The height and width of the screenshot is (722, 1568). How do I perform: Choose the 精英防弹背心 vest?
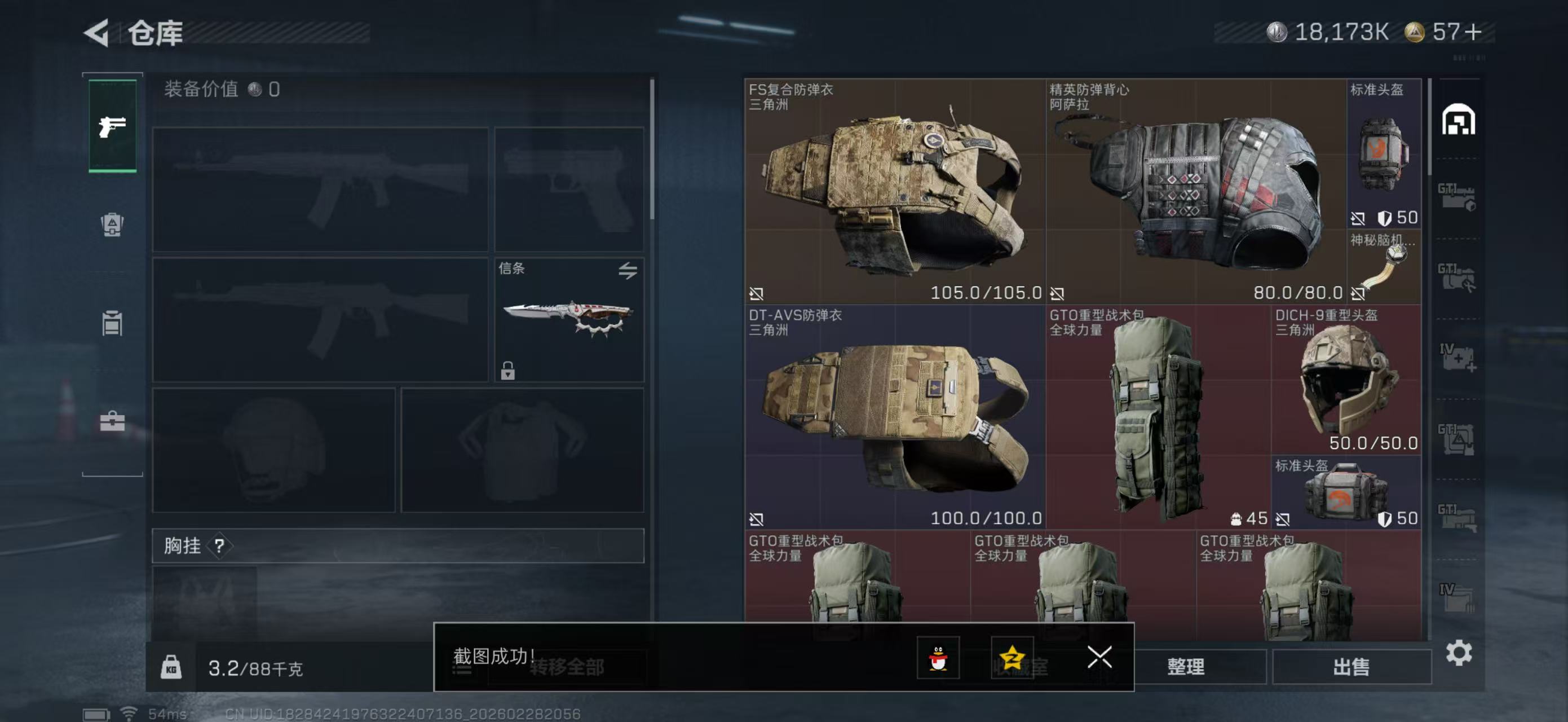[1195, 191]
